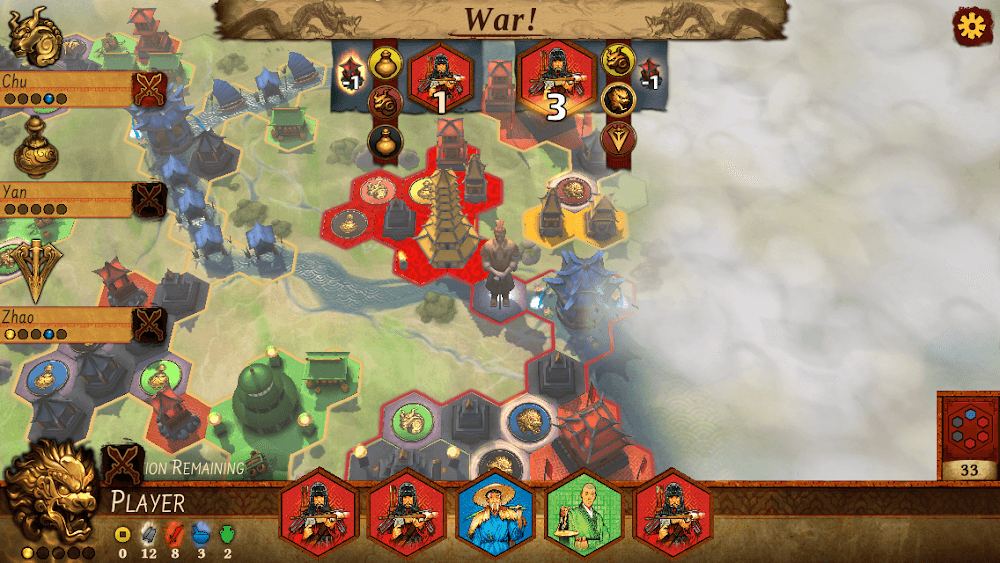
Task: Click the crossed swords icon beside Yan
Action: 151,198
